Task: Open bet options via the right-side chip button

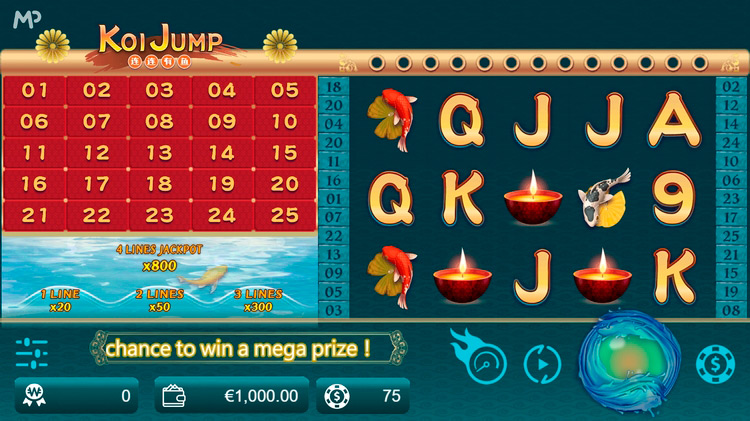Action: [715, 363]
